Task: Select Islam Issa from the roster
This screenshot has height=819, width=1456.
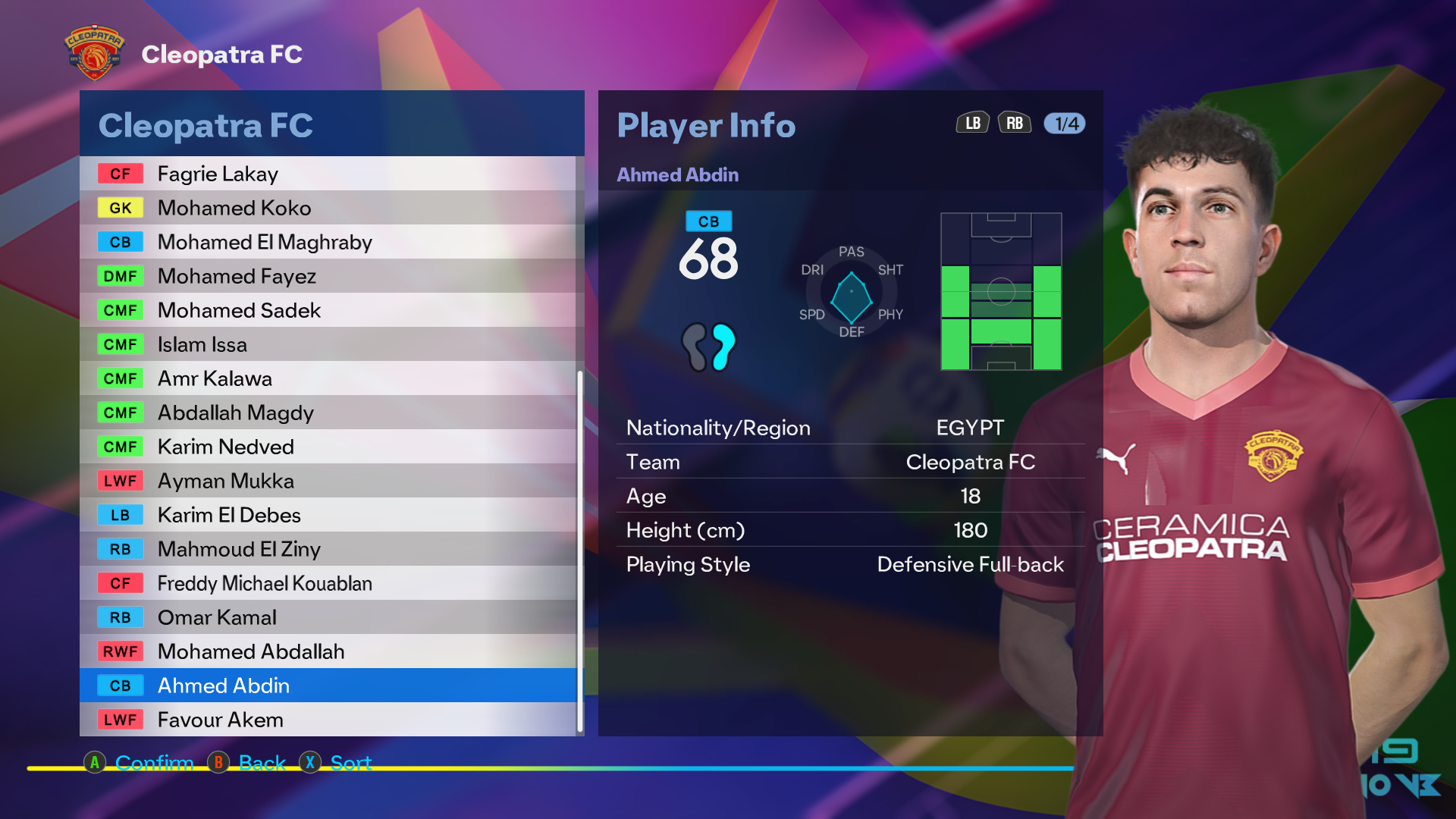Action: (x=328, y=344)
